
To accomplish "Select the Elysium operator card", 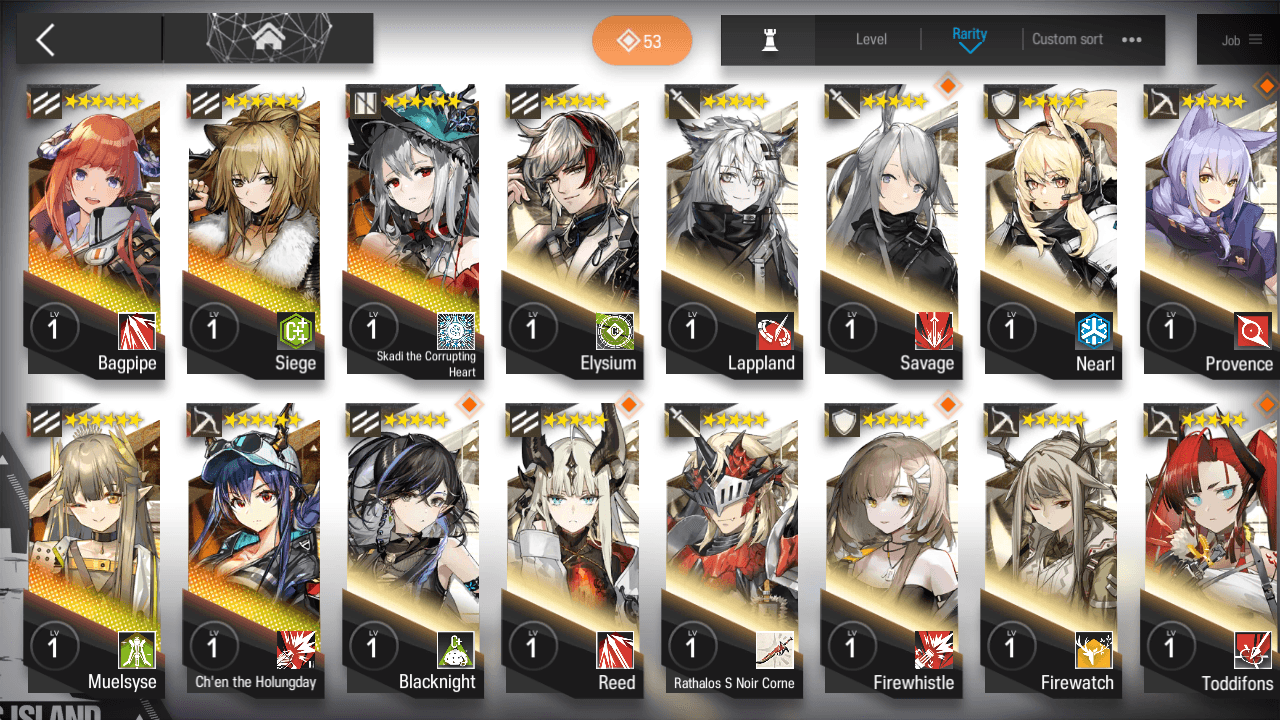I will 572,230.
